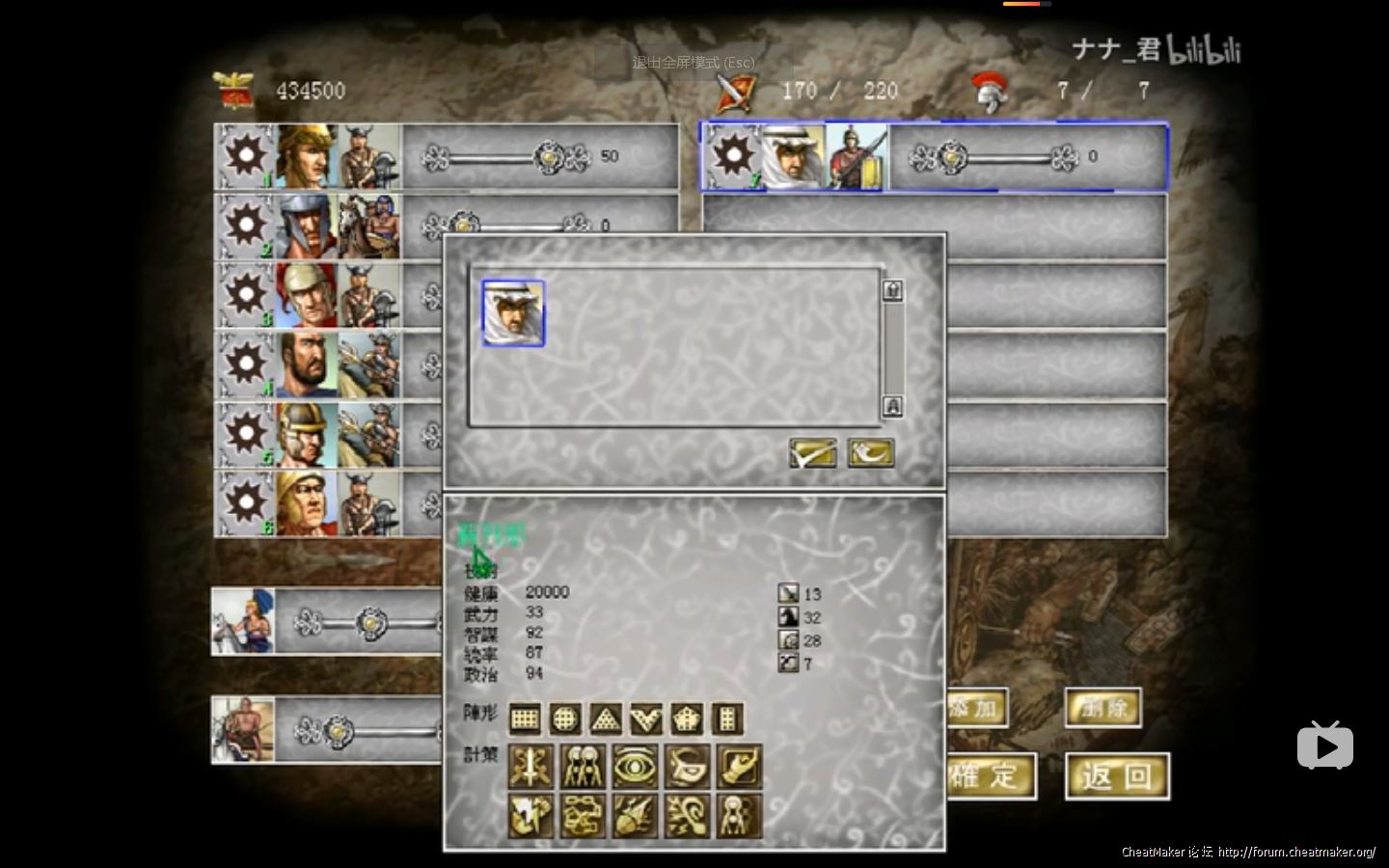Choose the triangle formation icon
Viewport: 1389px width, 868px height.
coord(606,719)
